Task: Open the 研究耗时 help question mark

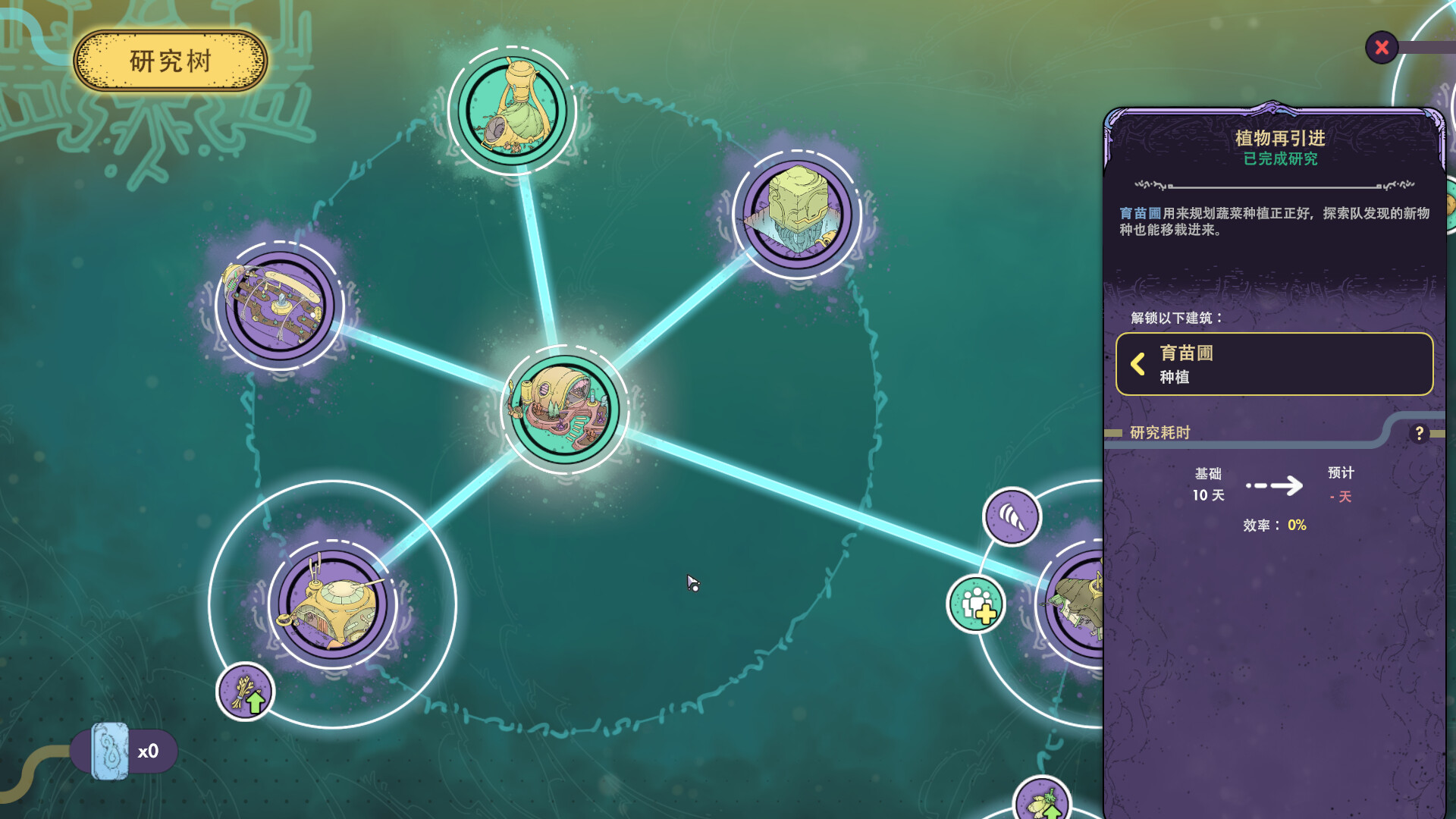Action: click(1418, 434)
